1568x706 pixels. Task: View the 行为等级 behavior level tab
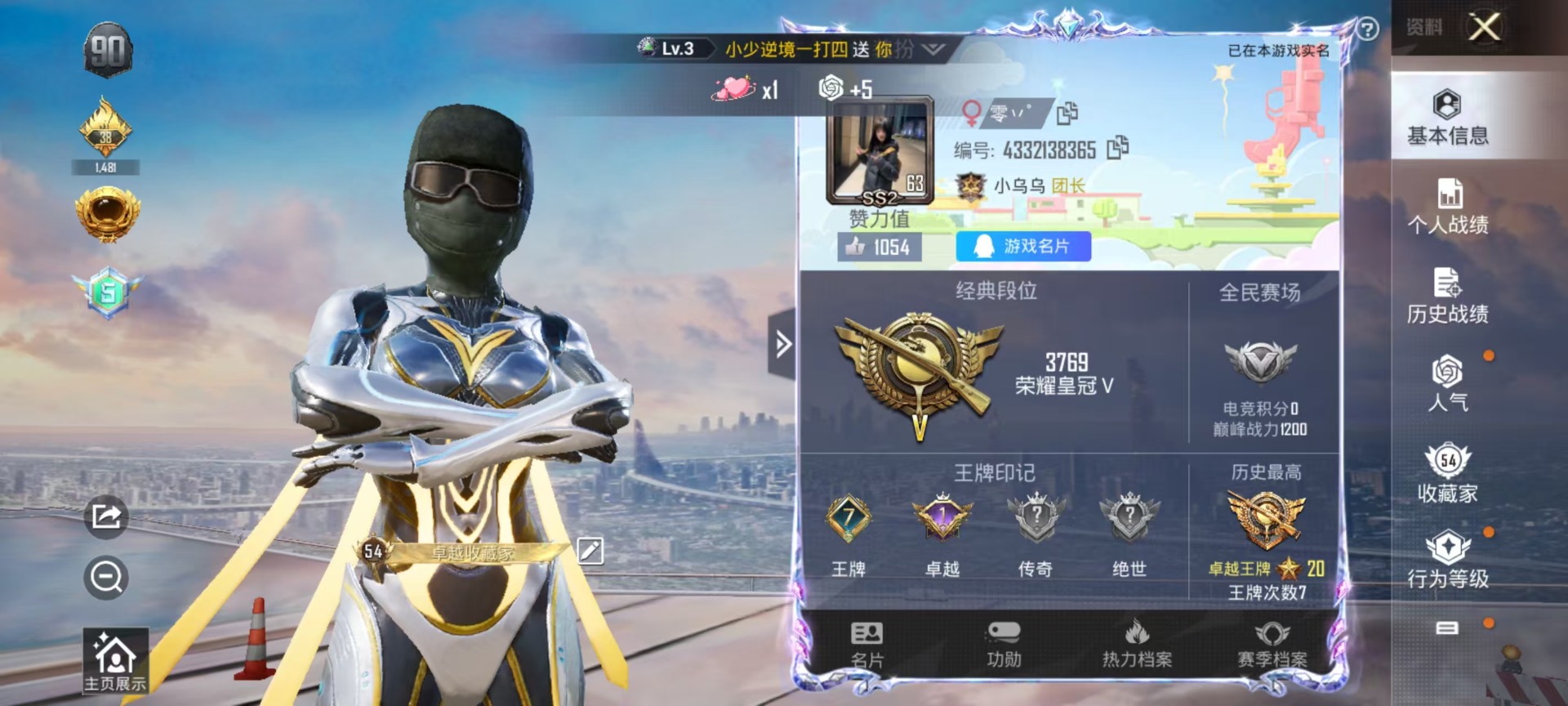pos(1447,561)
